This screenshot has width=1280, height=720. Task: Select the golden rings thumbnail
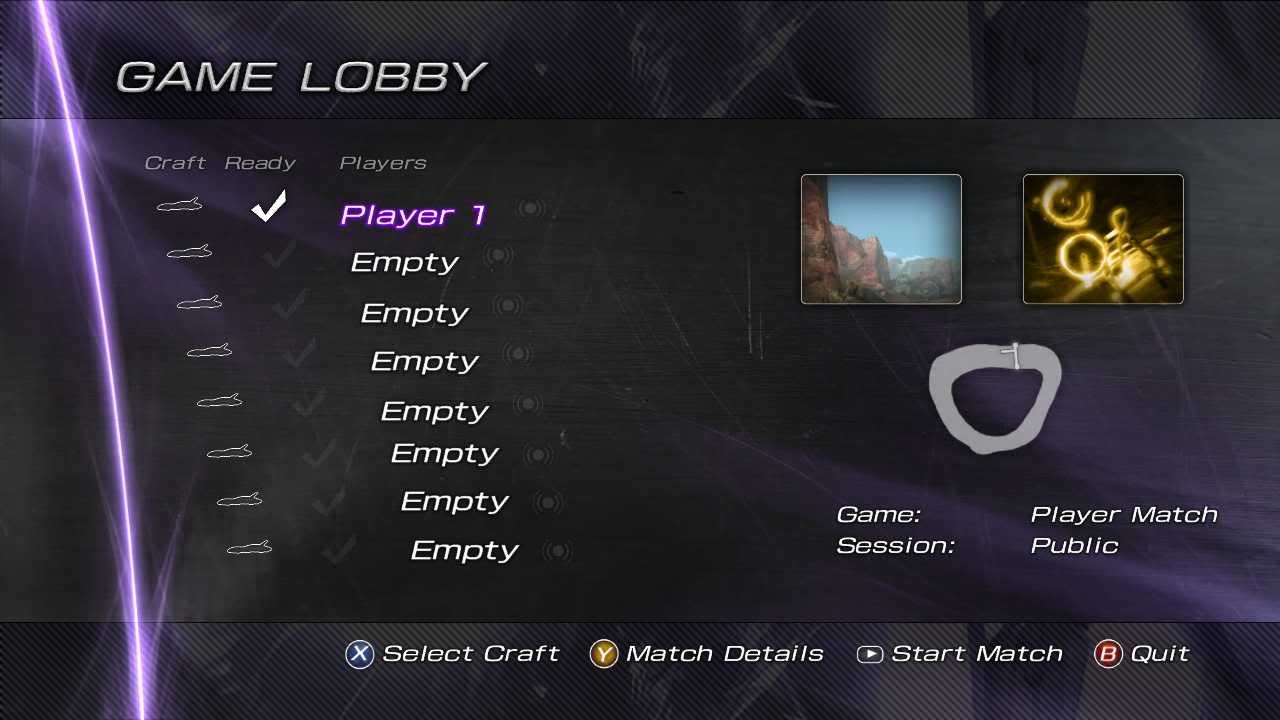point(1103,239)
